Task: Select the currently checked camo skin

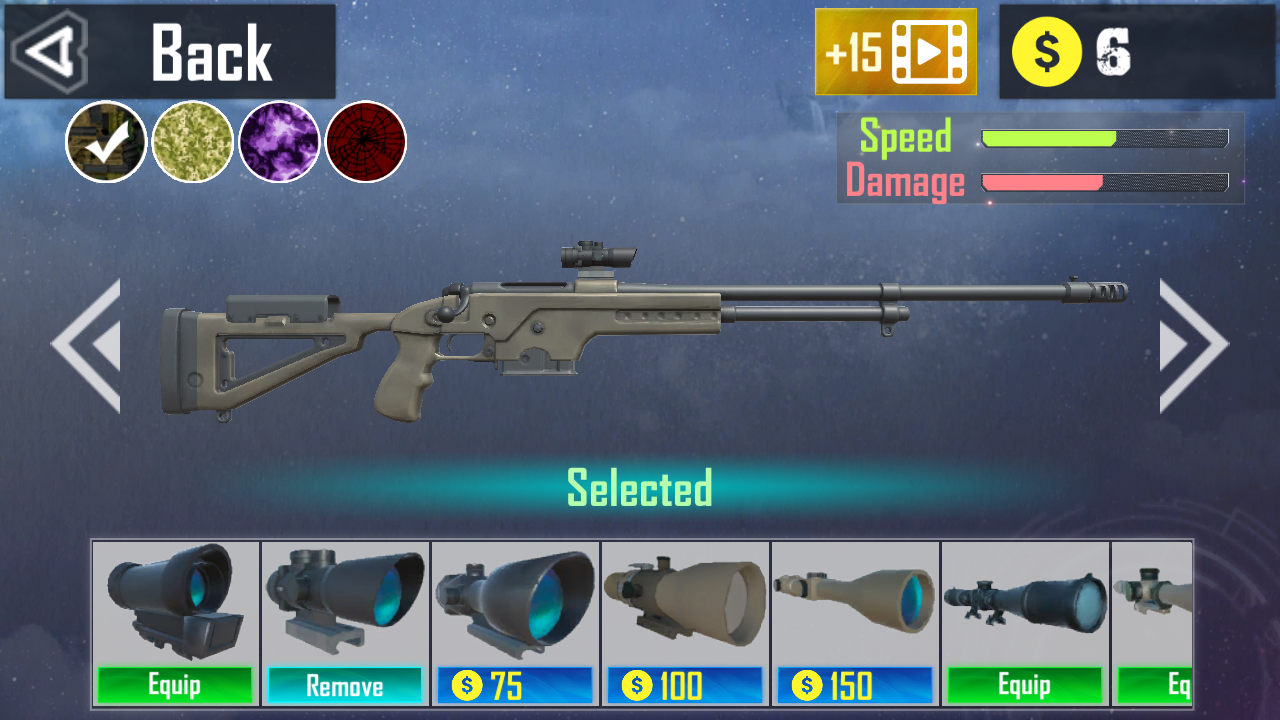Action: tap(105, 142)
